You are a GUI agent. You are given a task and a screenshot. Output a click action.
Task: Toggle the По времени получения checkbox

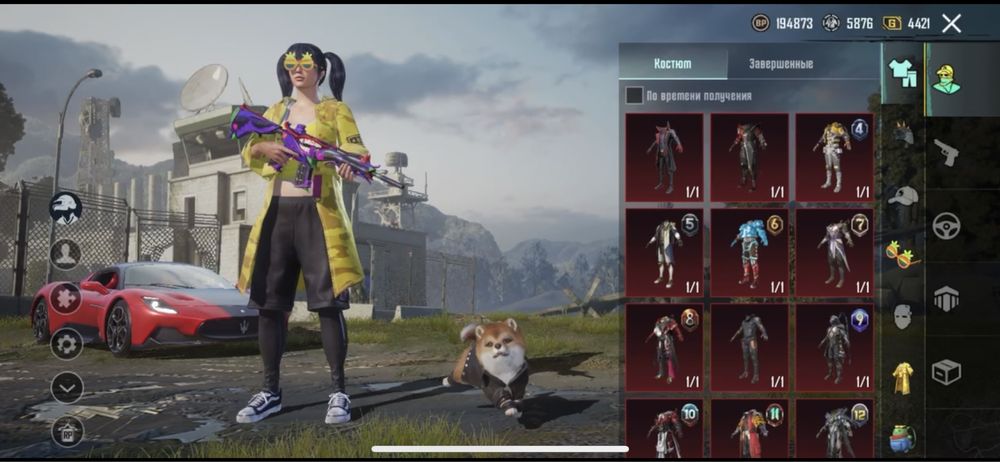pyautogui.click(x=634, y=96)
